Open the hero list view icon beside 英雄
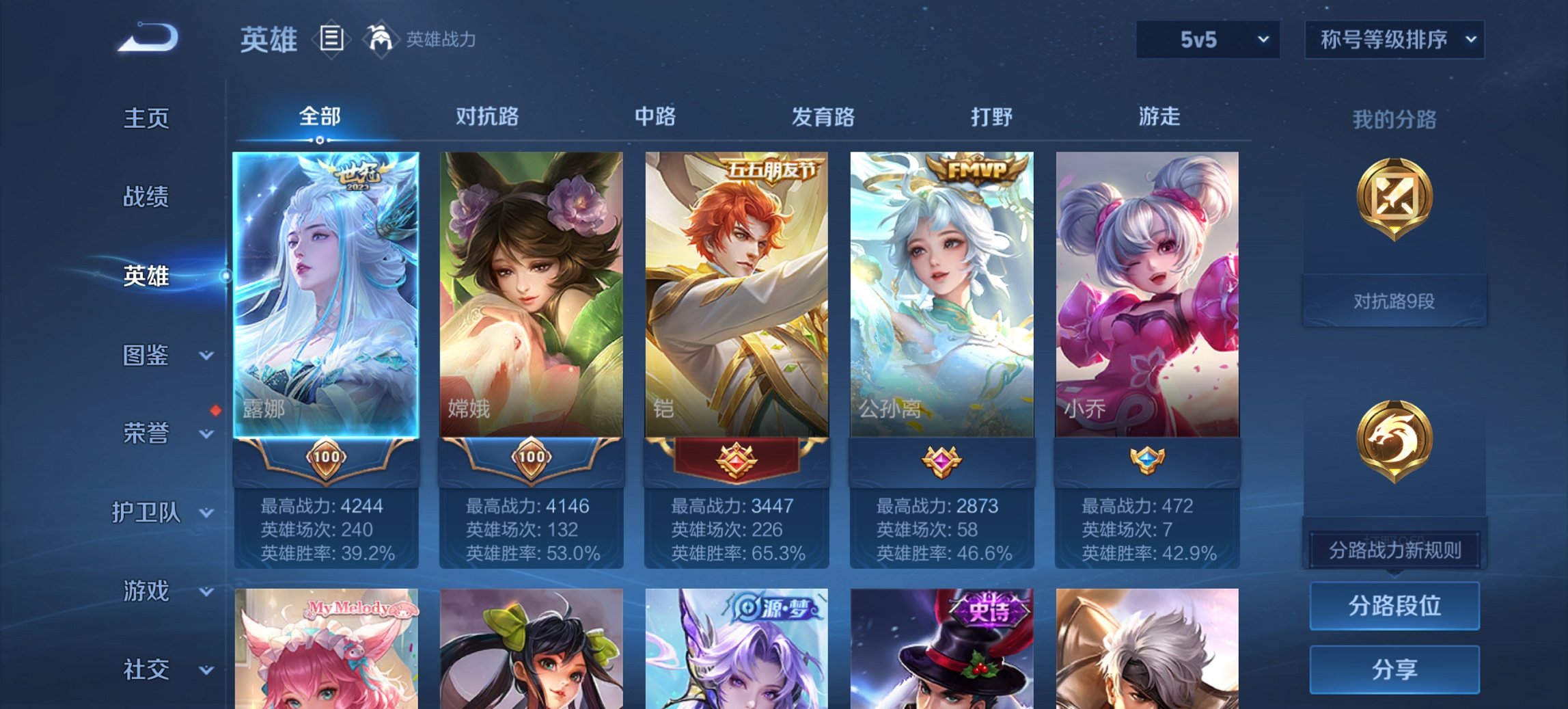The width and height of the screenshot is (1568, 709). pos(332,40)
